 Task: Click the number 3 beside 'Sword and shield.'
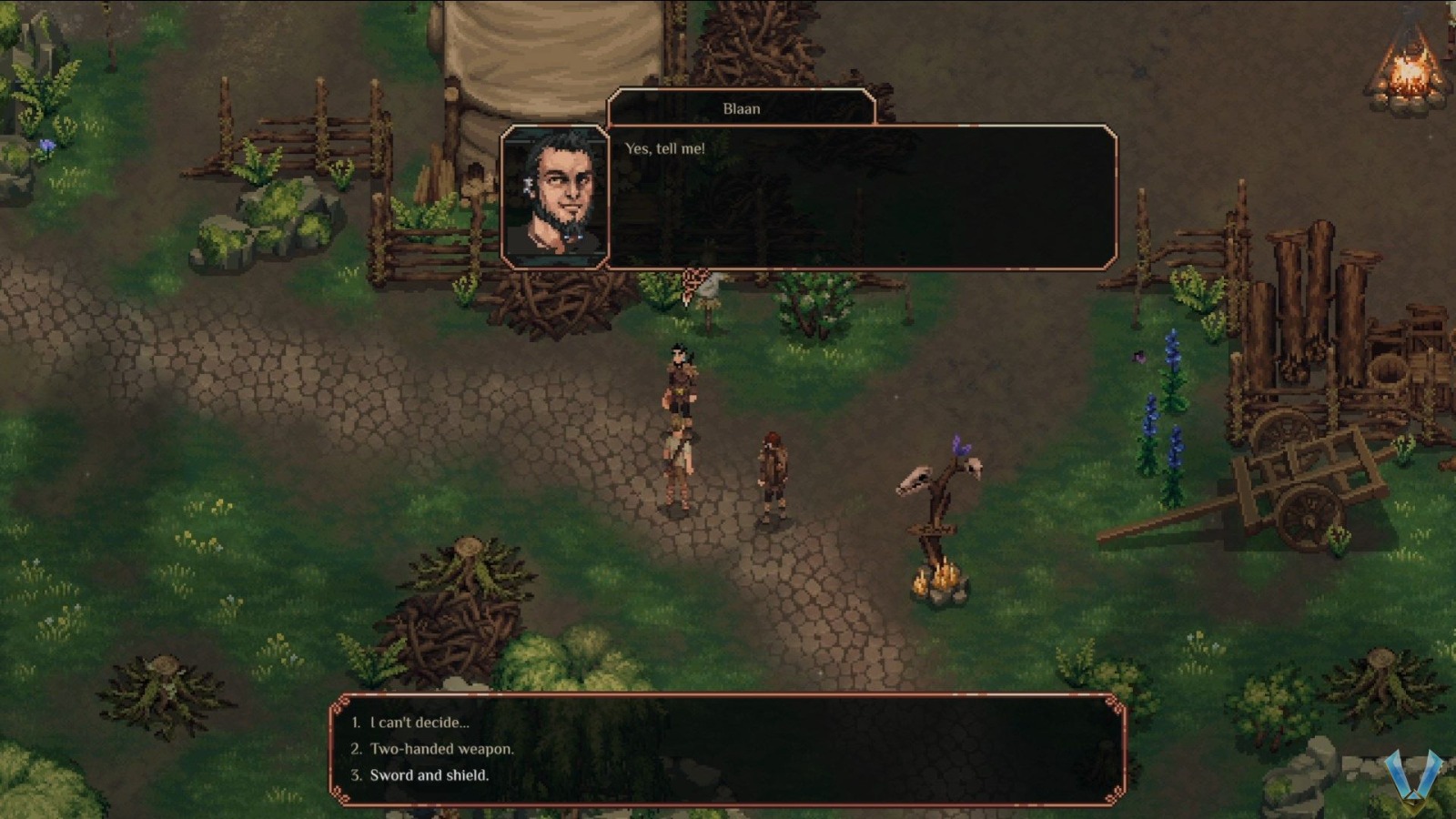(x=354, y=775)
